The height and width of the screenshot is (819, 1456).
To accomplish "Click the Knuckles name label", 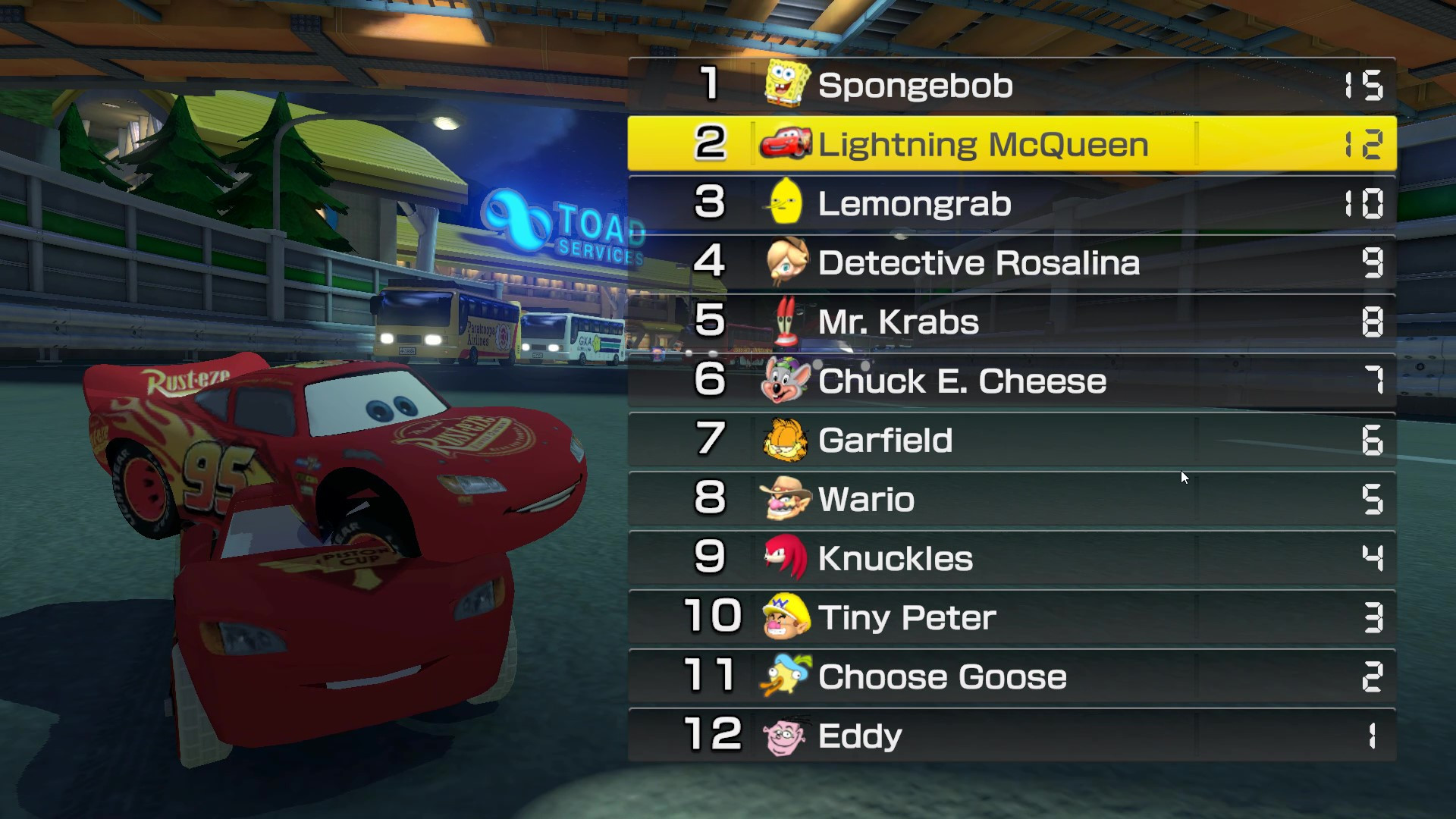I will coord(896,558).
